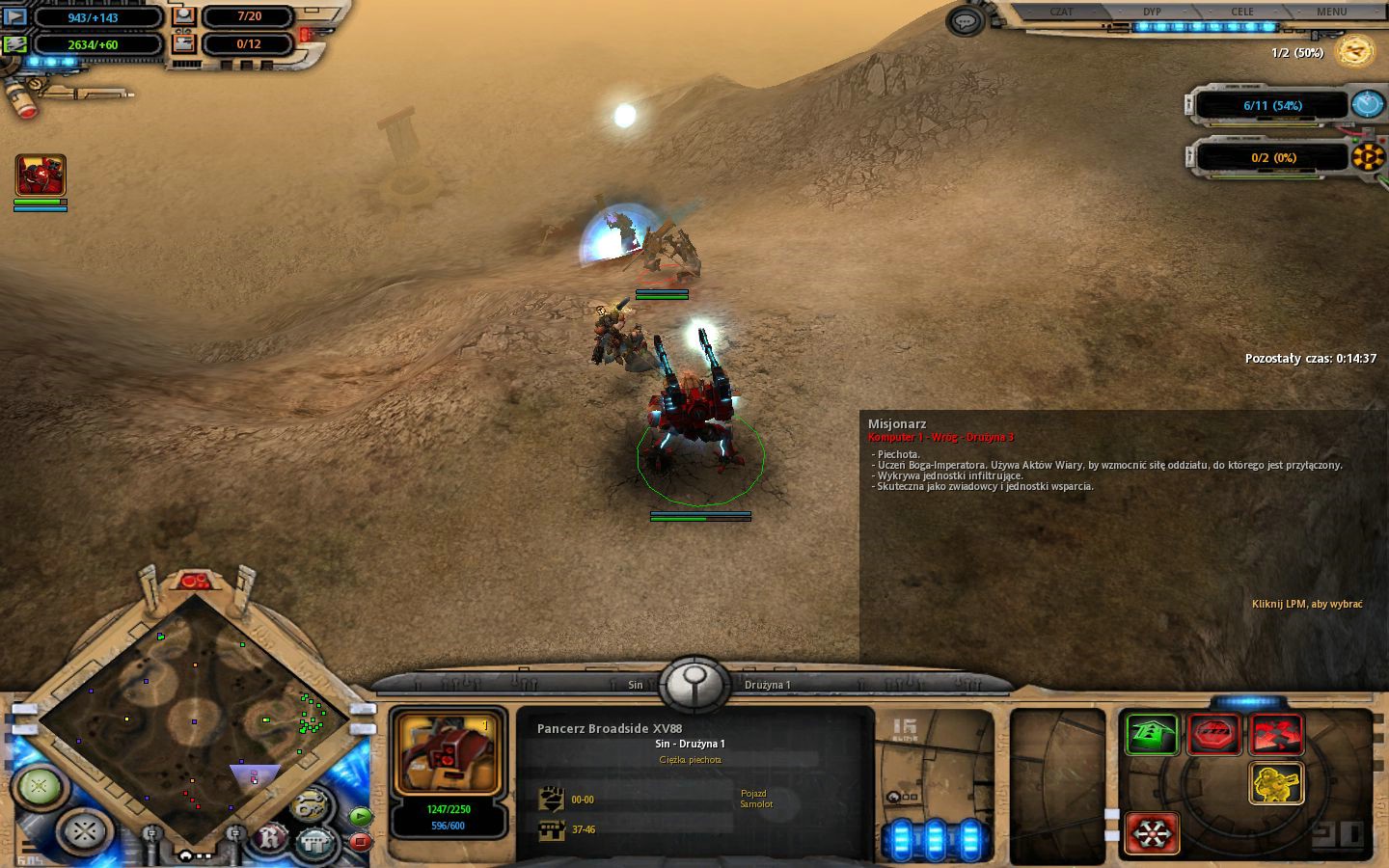Toggle the yellow soldier stance icon

coord(1276,783)
